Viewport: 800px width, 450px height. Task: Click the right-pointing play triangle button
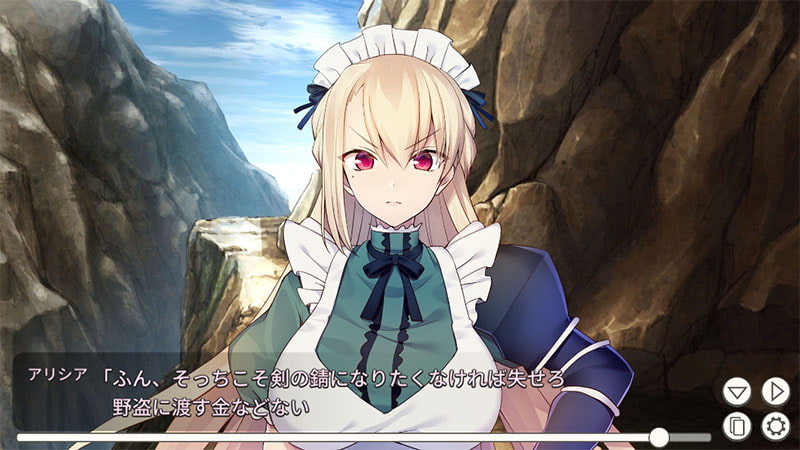[x=775, y=391]
